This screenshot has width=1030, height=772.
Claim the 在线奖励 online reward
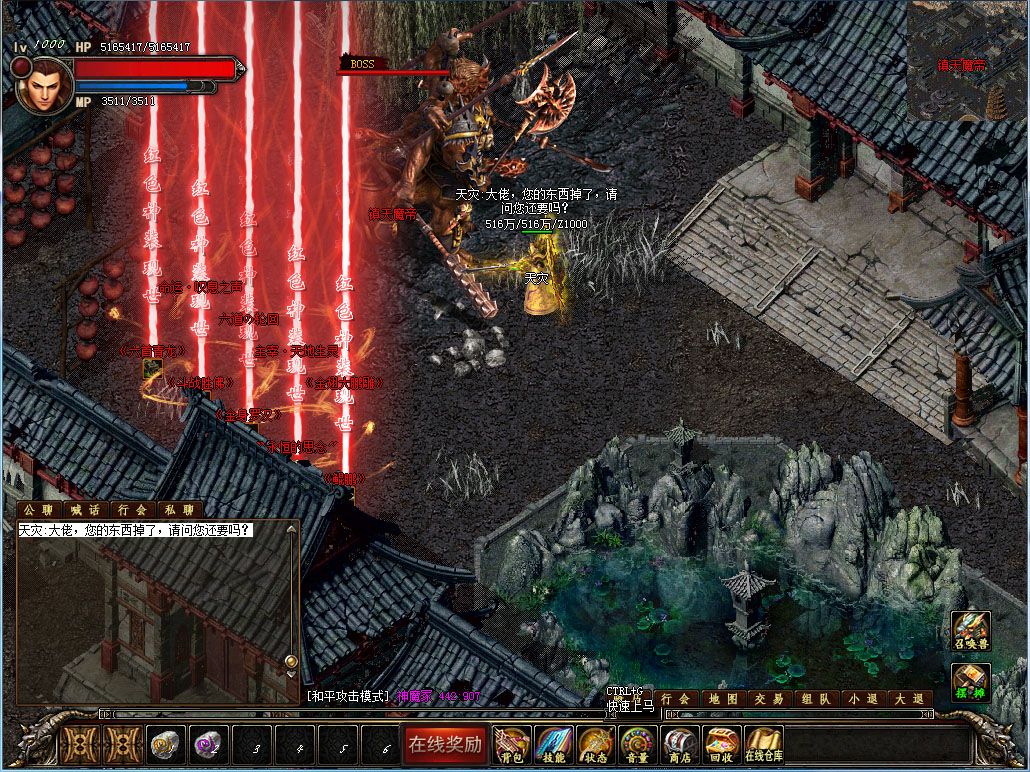(x=445, y=744)
